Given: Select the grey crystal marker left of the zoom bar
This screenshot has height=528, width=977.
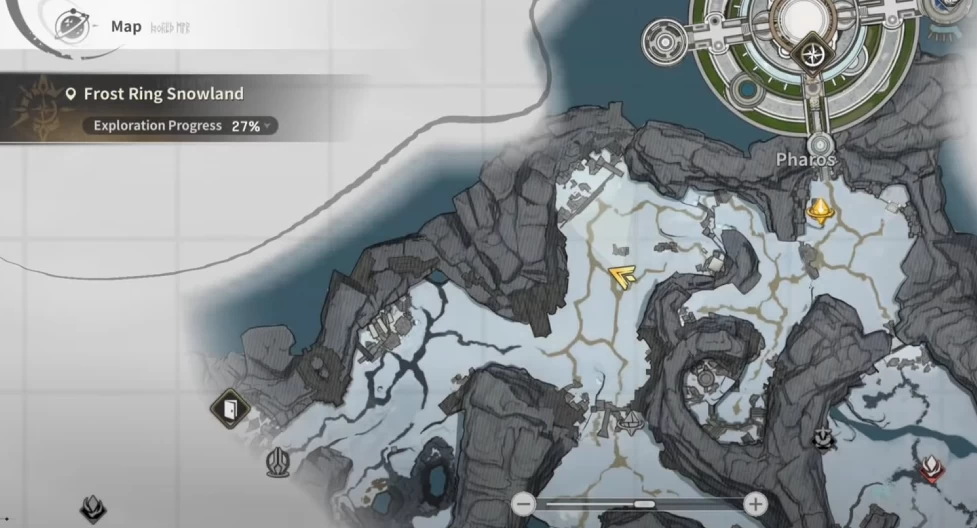Looking at the screenshot, I should pyautogui.click(x=278, y=462).
